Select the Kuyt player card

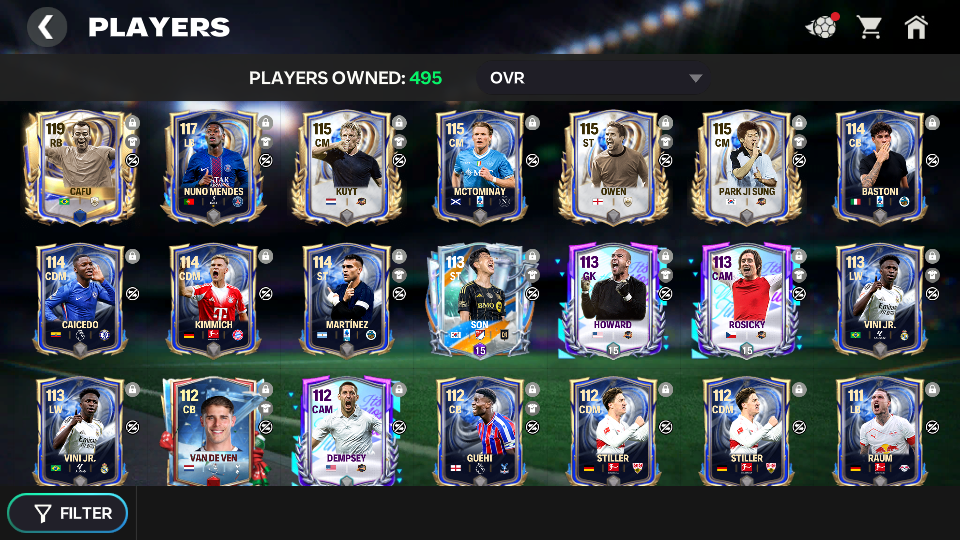pos(346,163)
